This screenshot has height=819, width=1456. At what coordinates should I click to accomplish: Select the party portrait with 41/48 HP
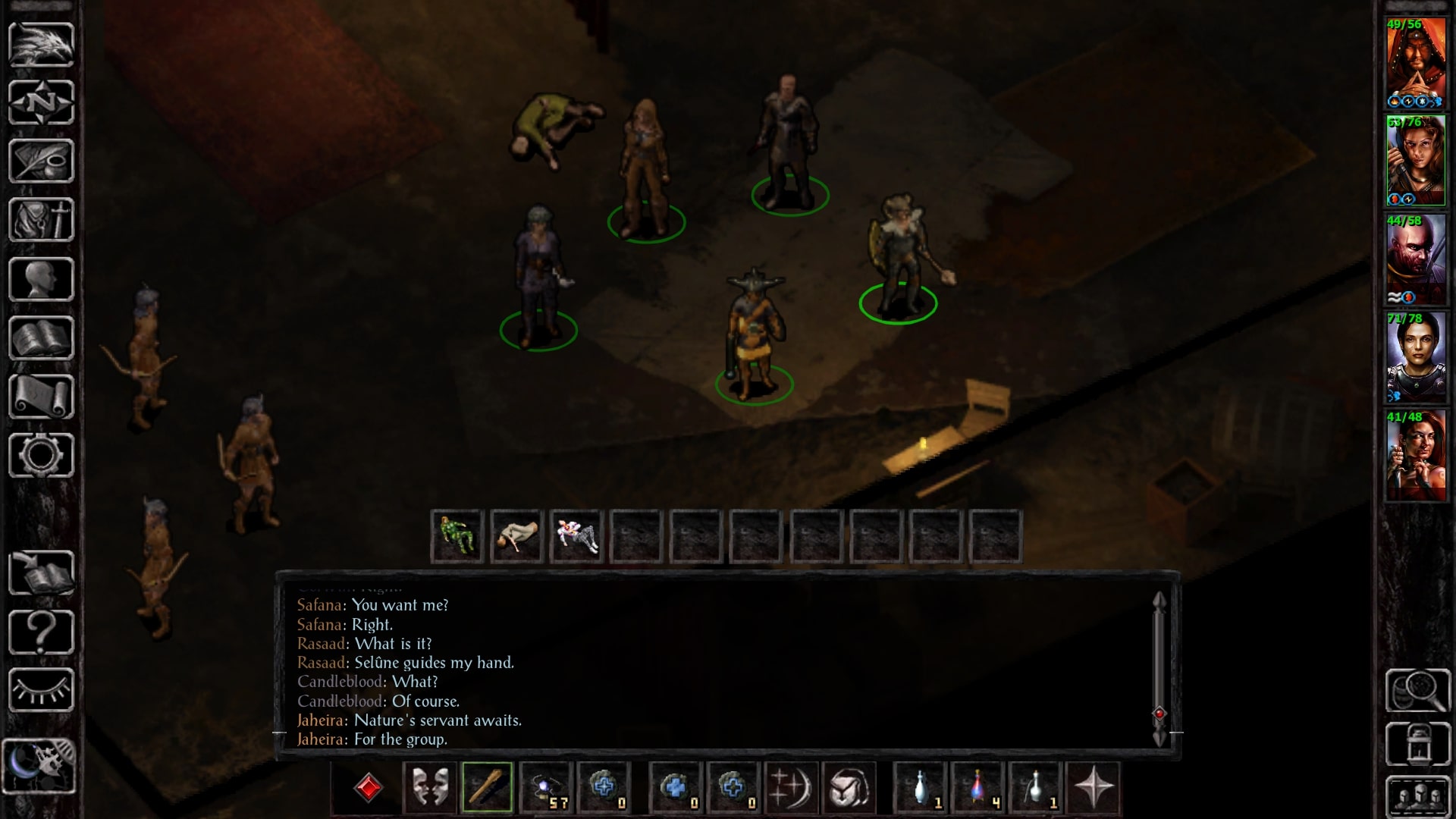(x=1415, y=457)
